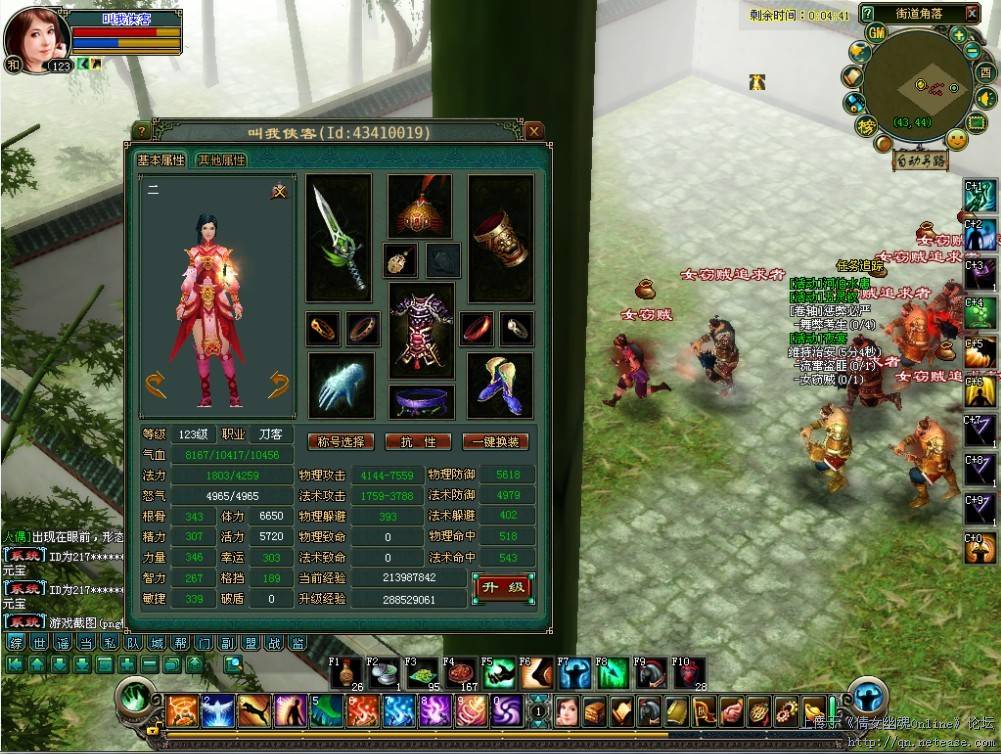Select the equipped green dagger weapon slot
The width and height of the screenshot is (1001, 754).
point(338,238)
